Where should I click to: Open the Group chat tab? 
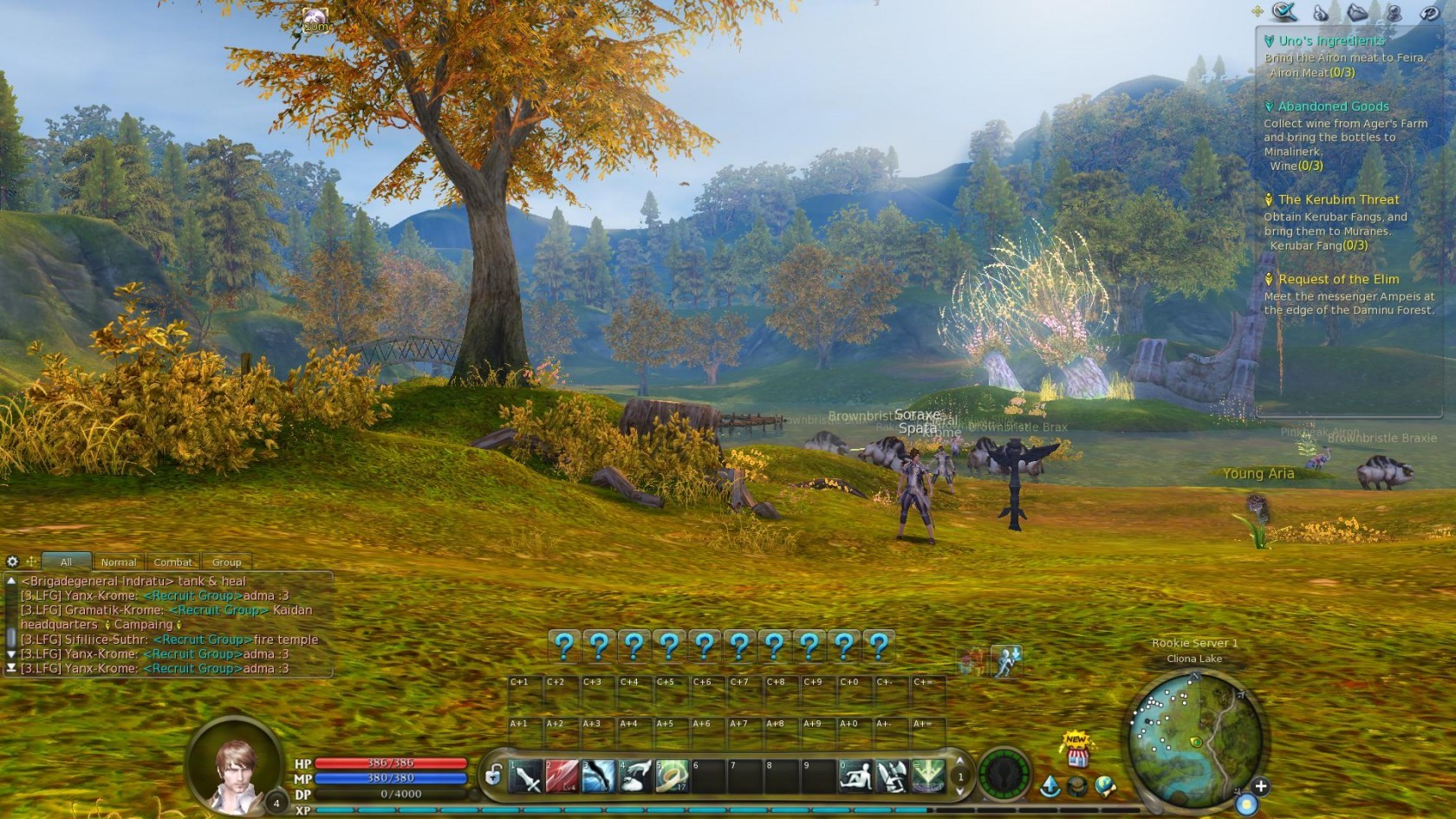pos(226,562)
